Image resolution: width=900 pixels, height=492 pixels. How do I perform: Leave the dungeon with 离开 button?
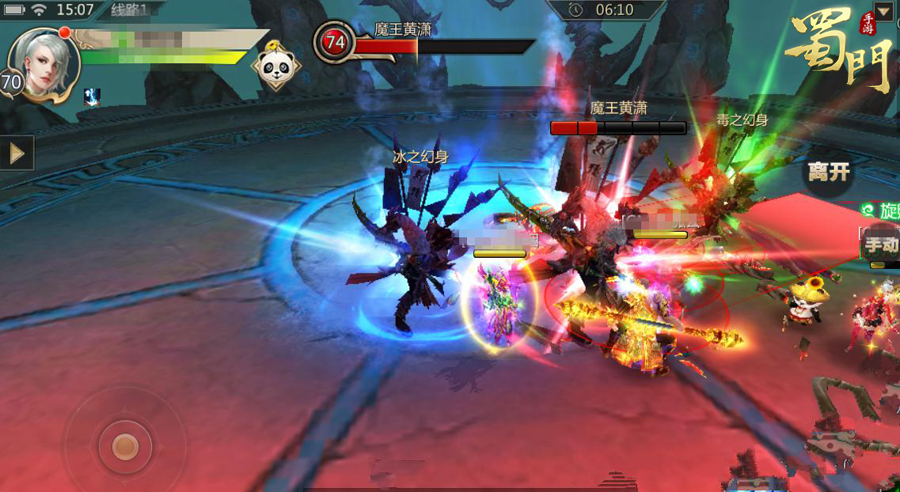[x=829, y=172]
